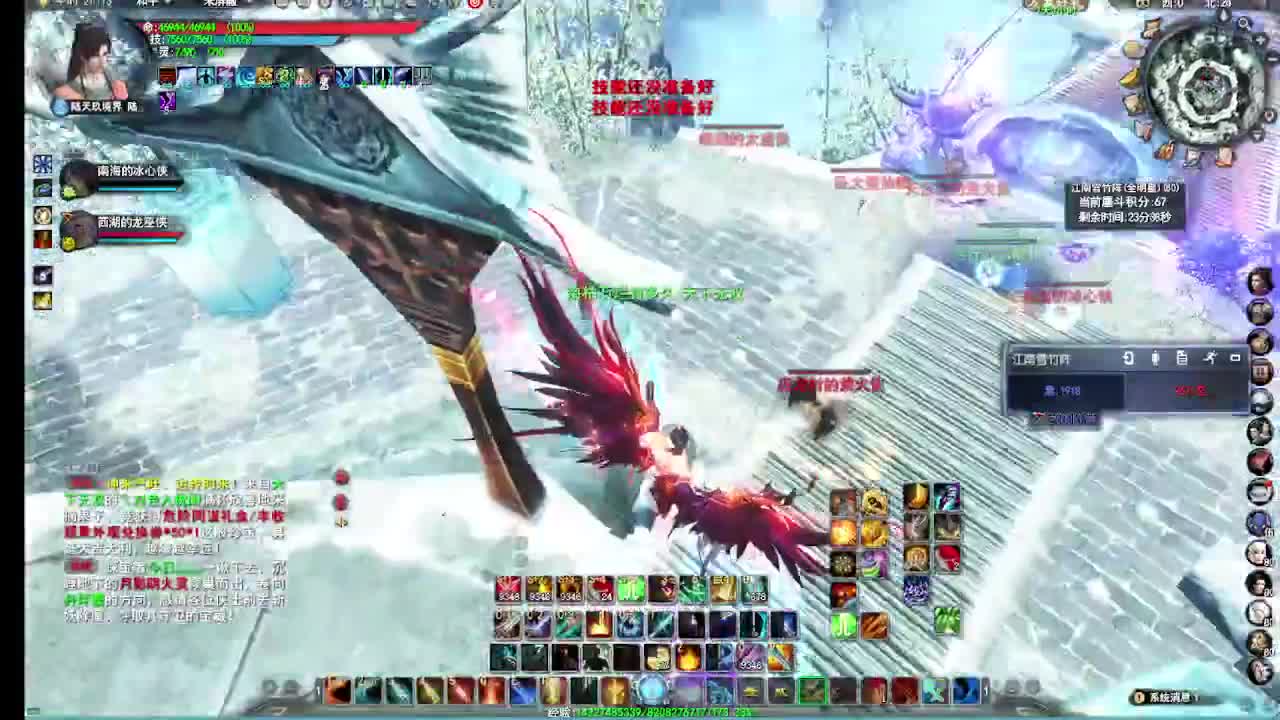Click the downward chevron below the minimap

(1256, 136)
